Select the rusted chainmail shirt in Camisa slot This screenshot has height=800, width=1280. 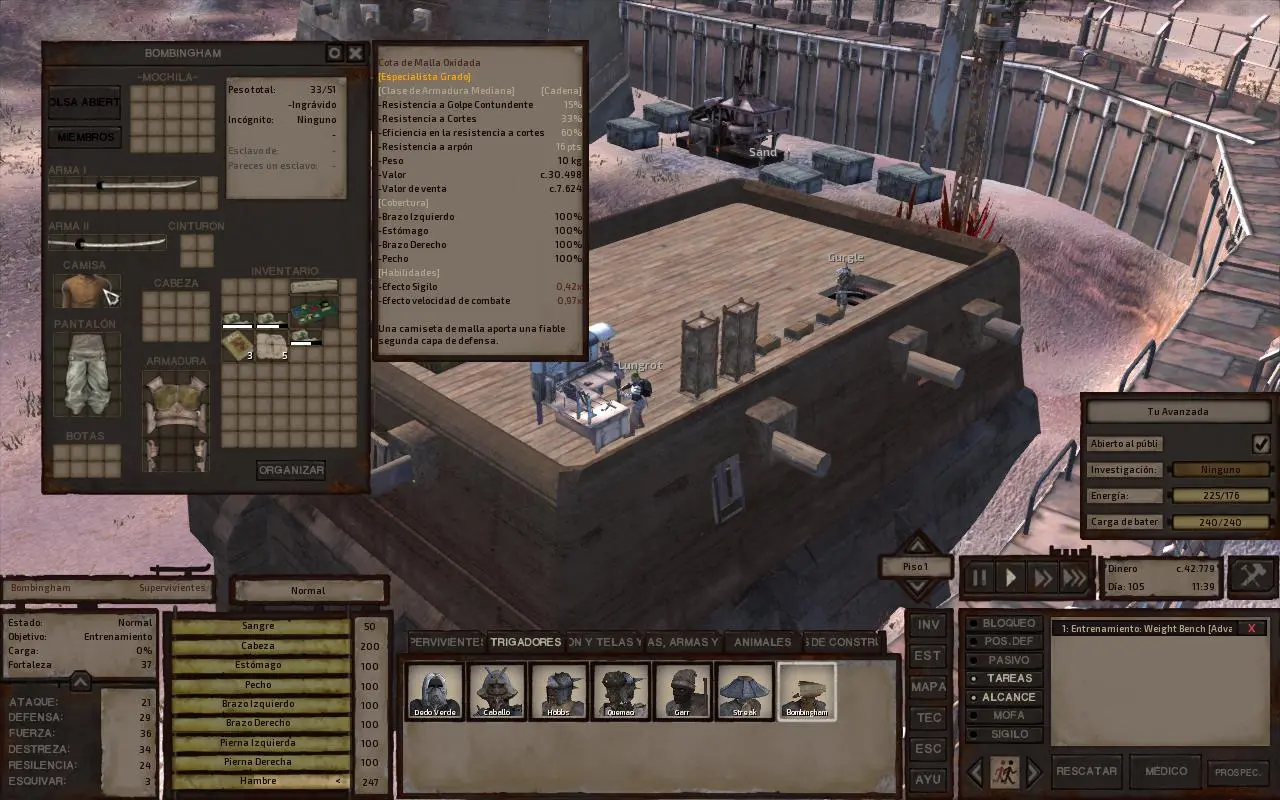[87, 291]
